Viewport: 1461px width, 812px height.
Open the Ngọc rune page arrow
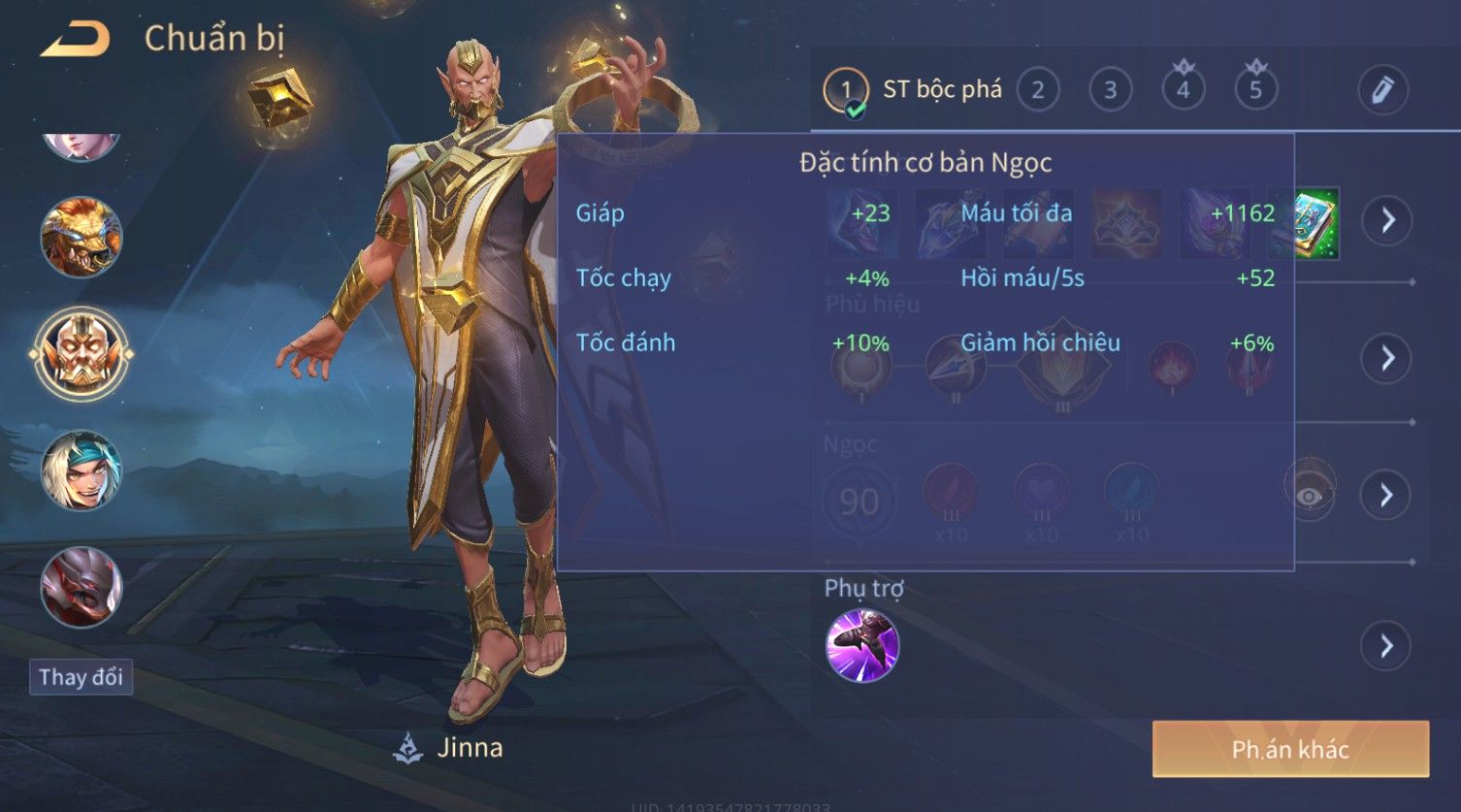click(x=1387, y=495)
